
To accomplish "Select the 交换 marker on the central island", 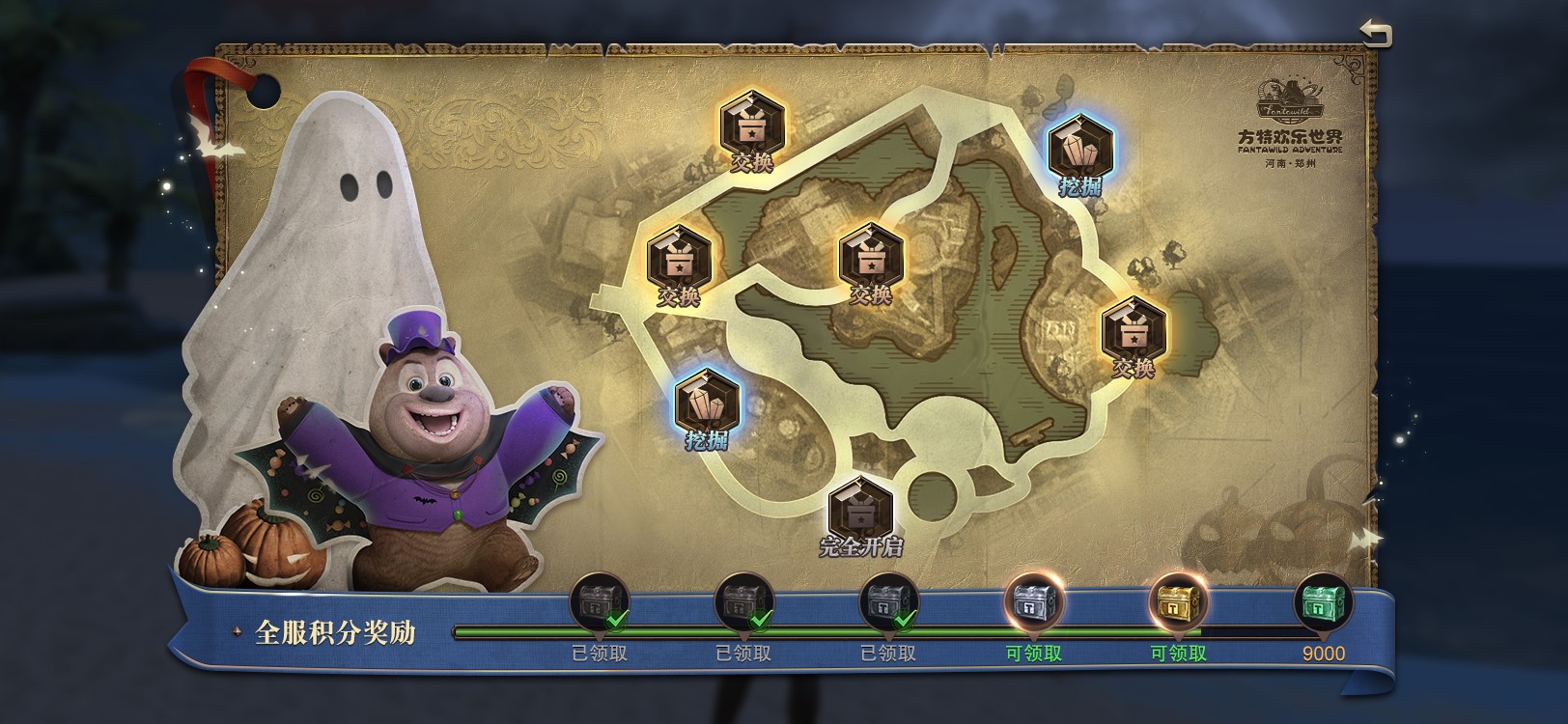I will [x=871, y=257].
